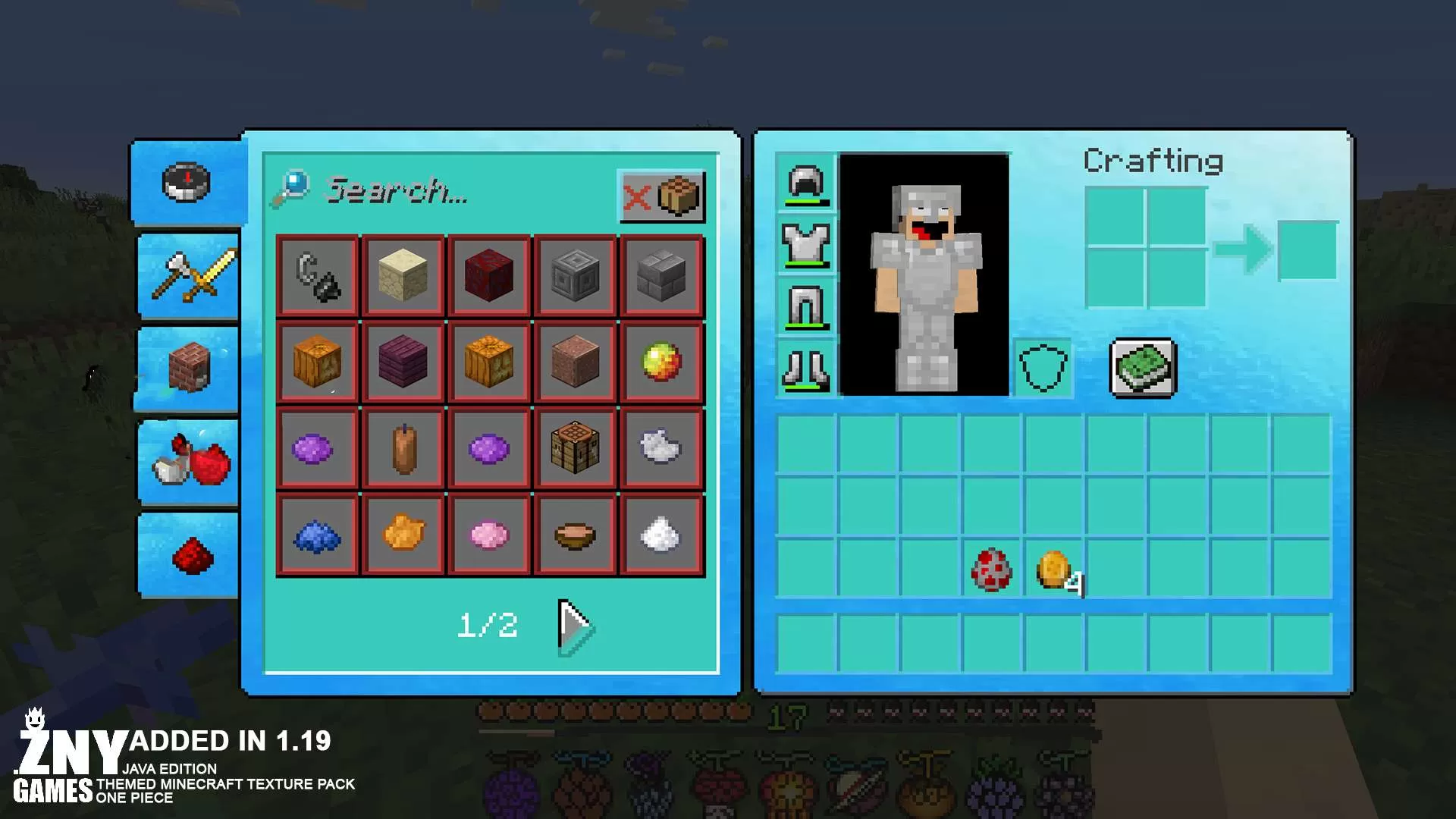Select the stack of four orange items
This screenshot has height=819, width=1456.
pyautogui.click(x=1054, y=570)
